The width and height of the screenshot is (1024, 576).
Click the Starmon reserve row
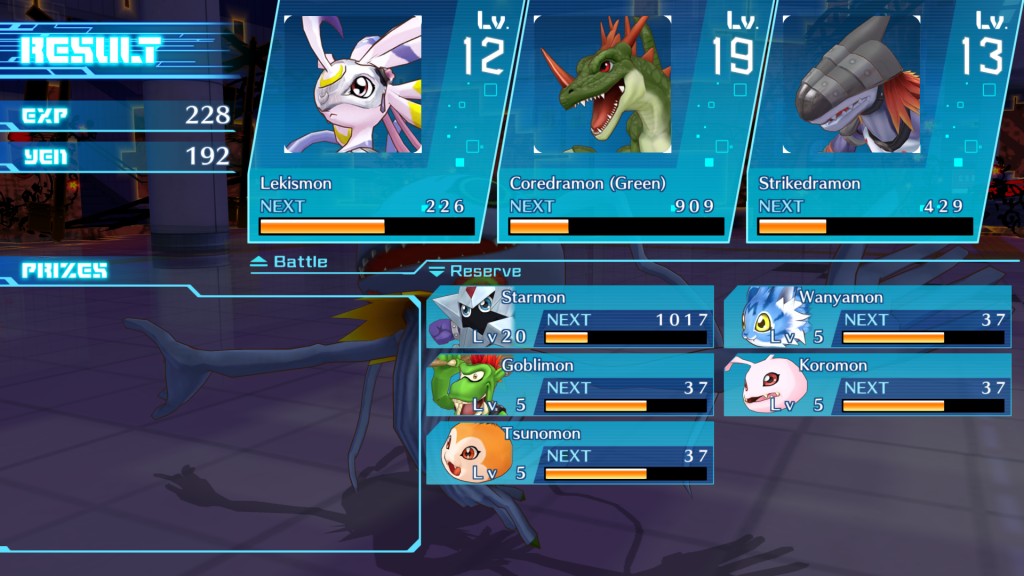[x=571, y=317]
